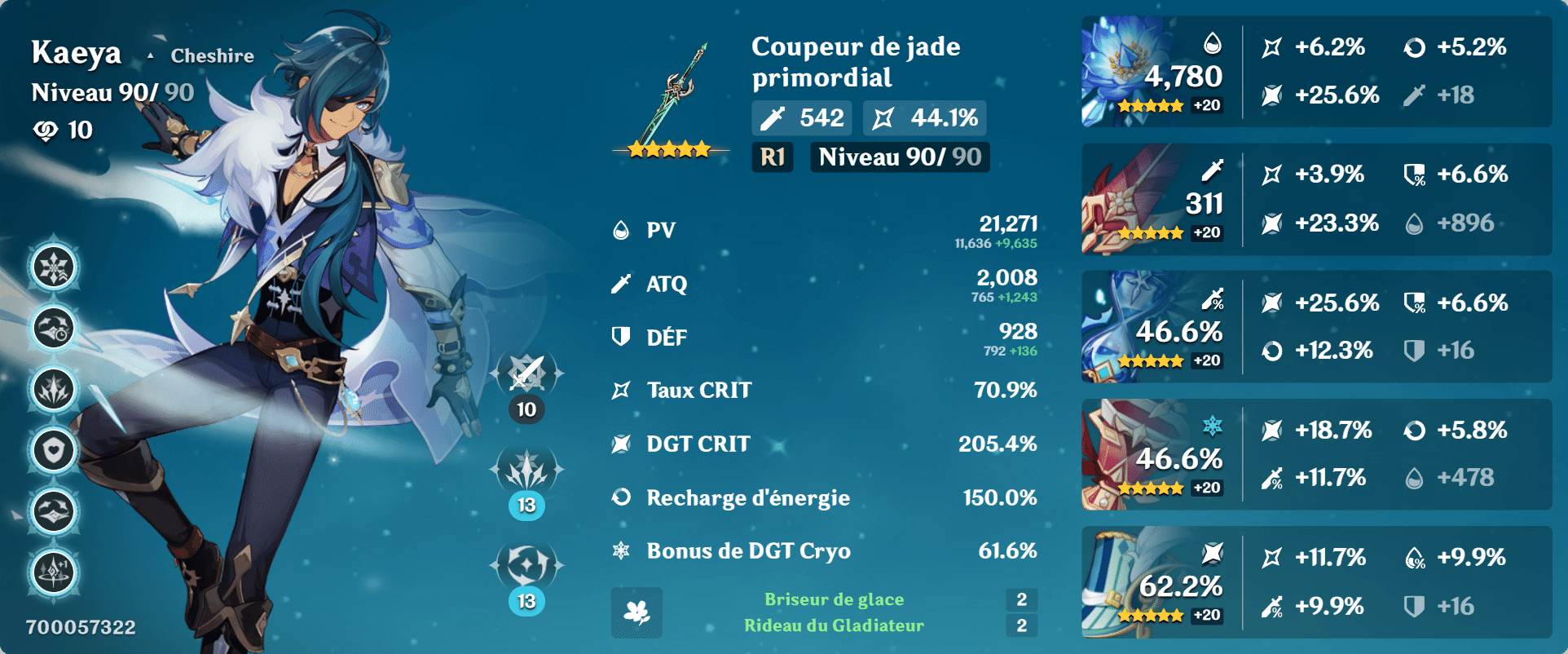Open the normal attack talent at level 10
Image resolution: width=1568 pixels, height=654 pixels.
pyautogui.click(x=525, y=377)
